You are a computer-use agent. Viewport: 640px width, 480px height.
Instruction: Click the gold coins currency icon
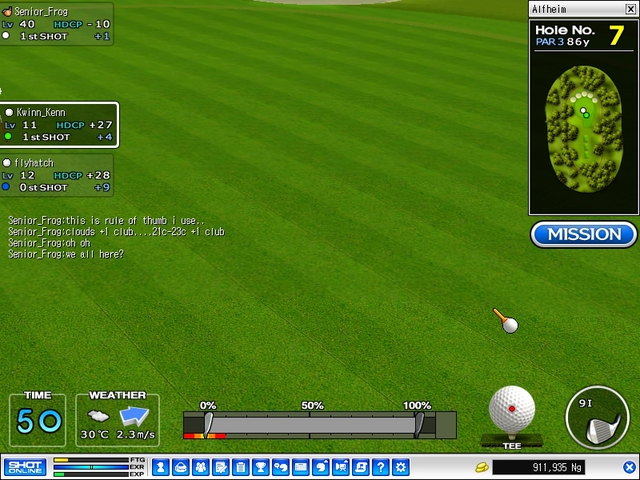pos(481,467)
